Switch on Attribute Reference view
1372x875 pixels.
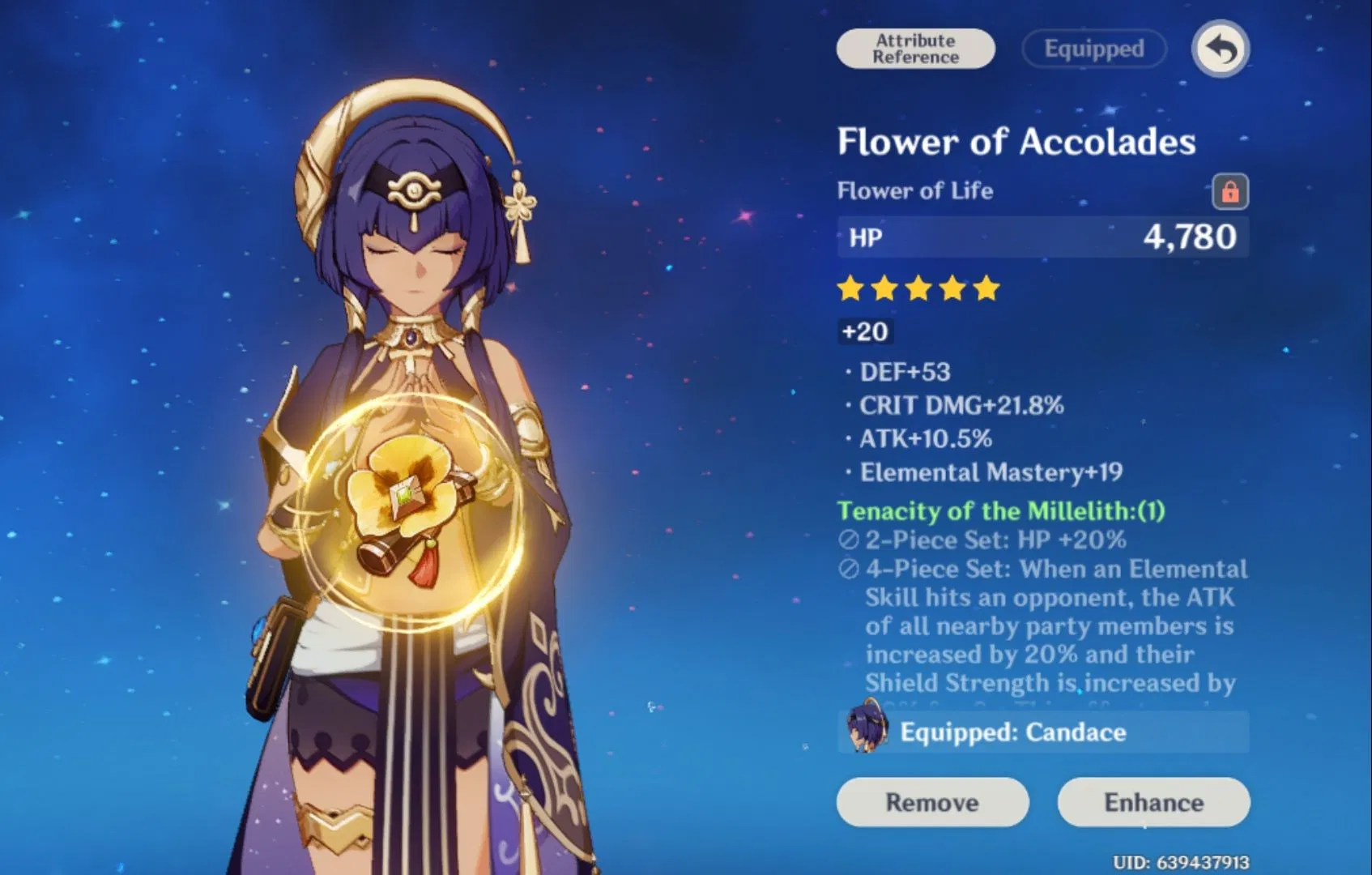coord(914,48)
